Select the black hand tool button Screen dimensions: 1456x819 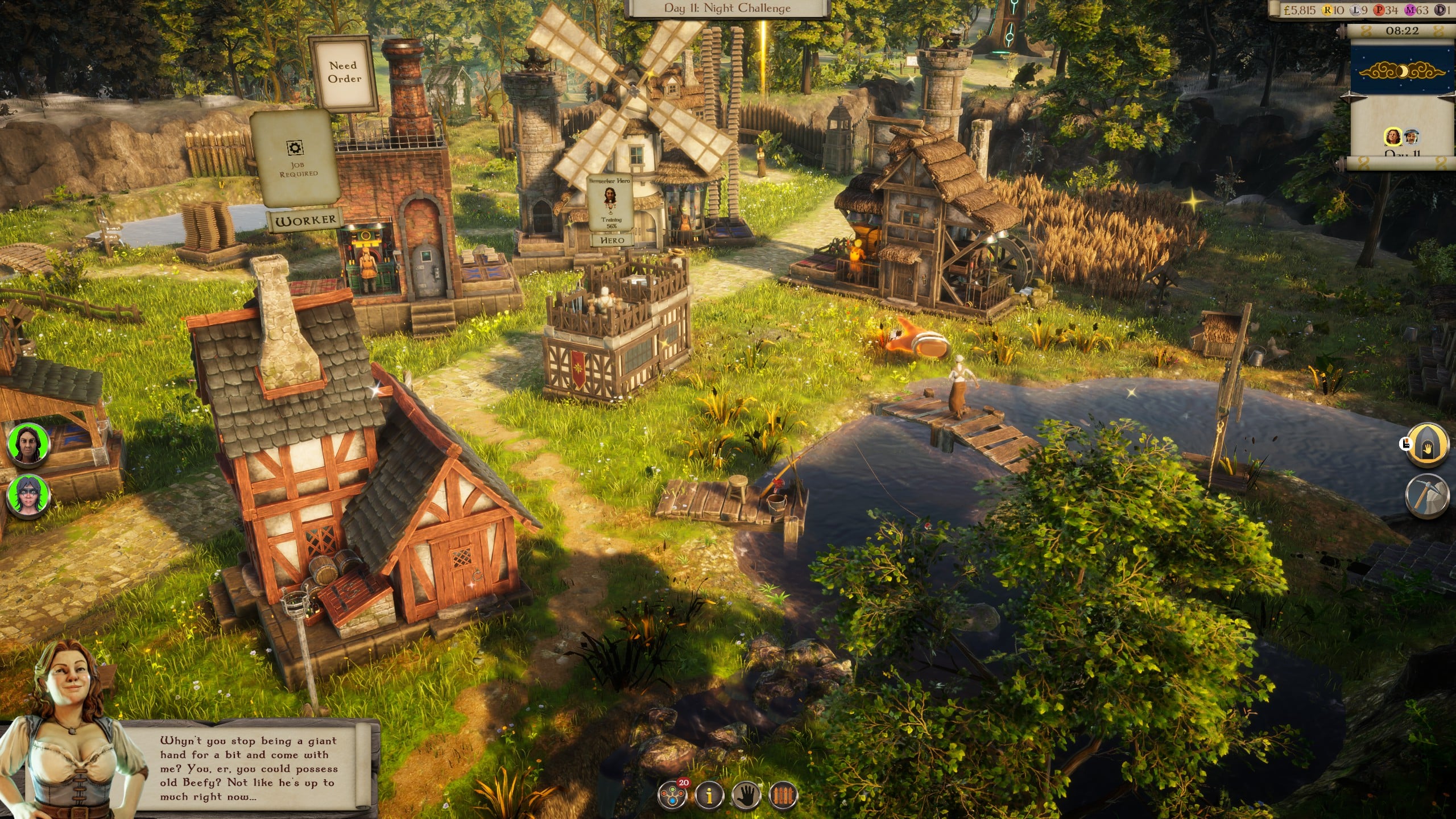[x=746, y=795]
